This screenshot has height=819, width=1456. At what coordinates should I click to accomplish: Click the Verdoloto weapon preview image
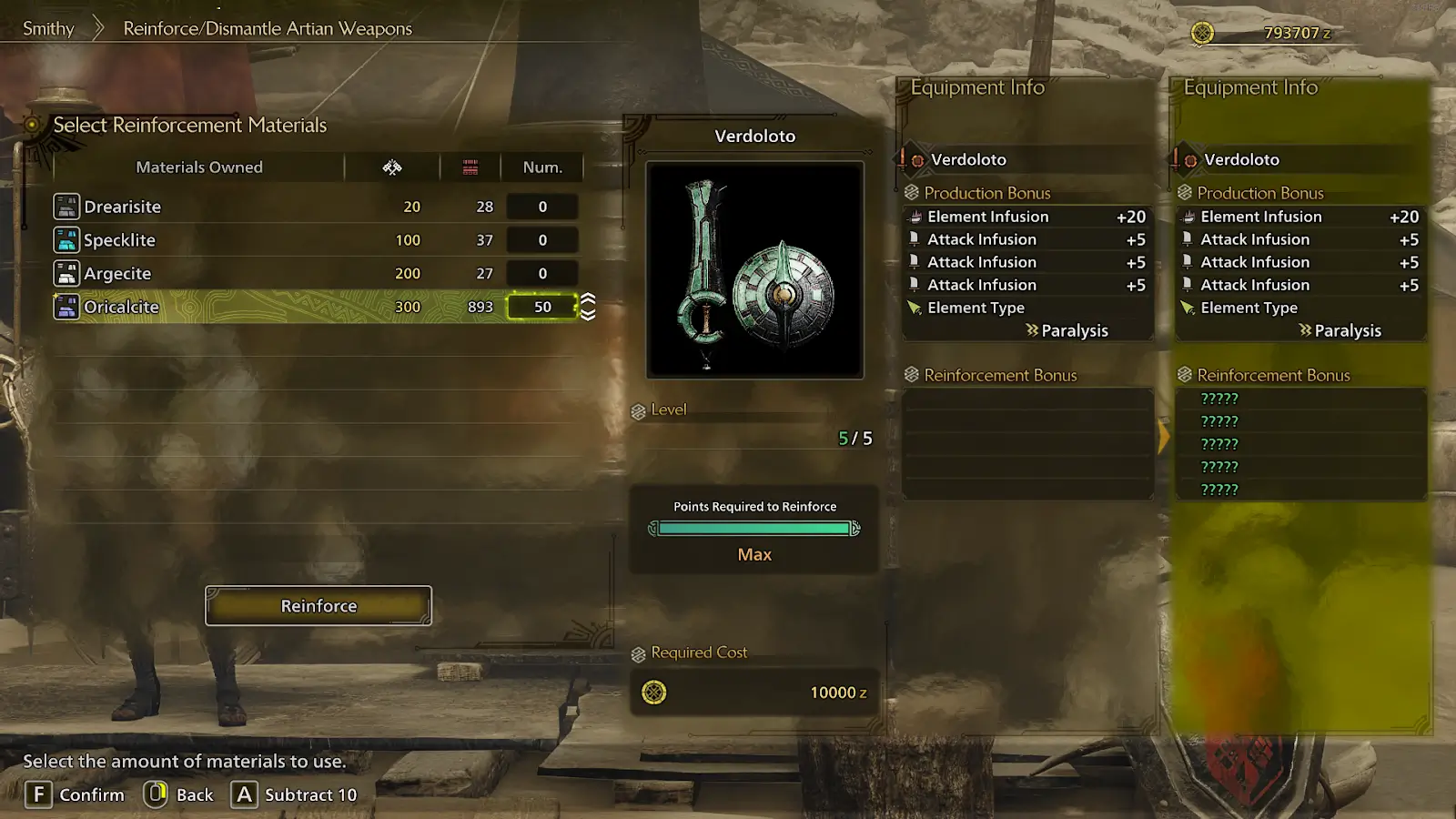[x=754, y=270]
